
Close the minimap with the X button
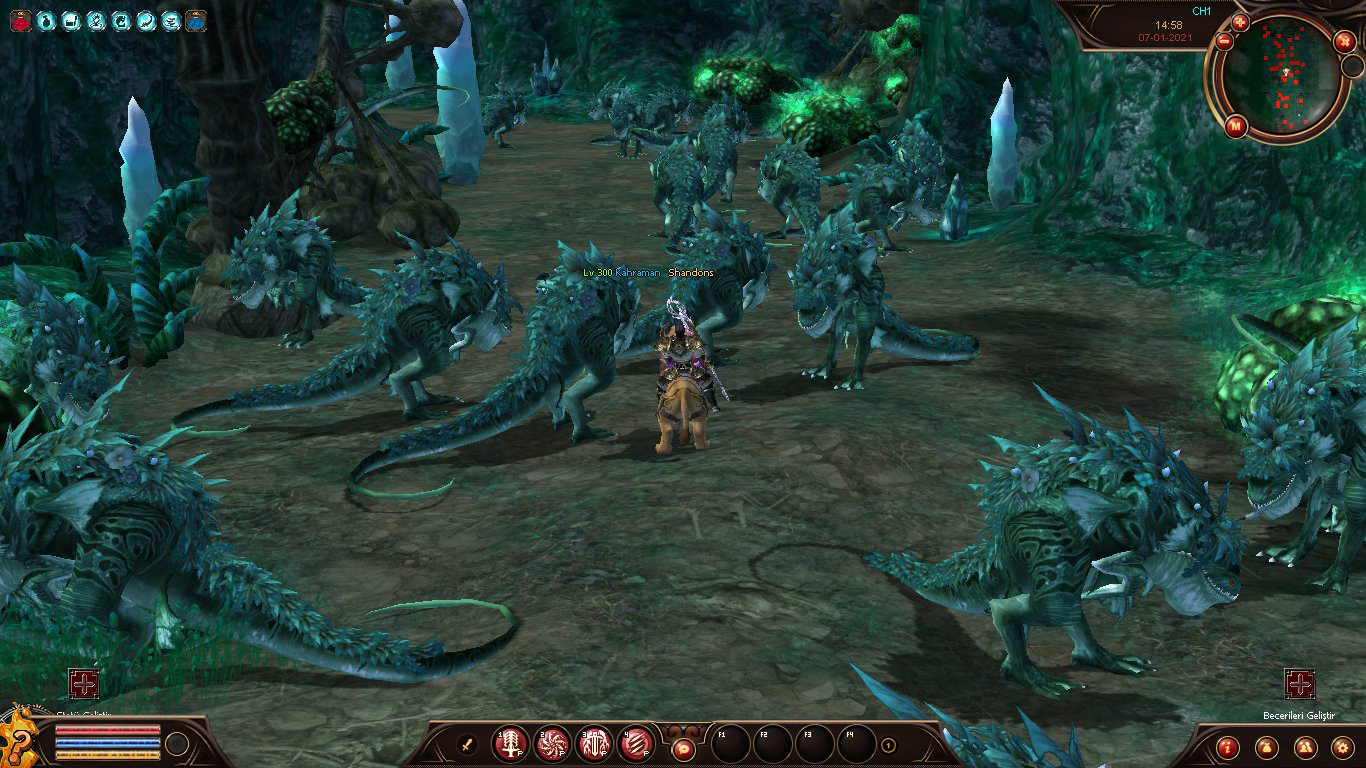(x=1343, y=43)
